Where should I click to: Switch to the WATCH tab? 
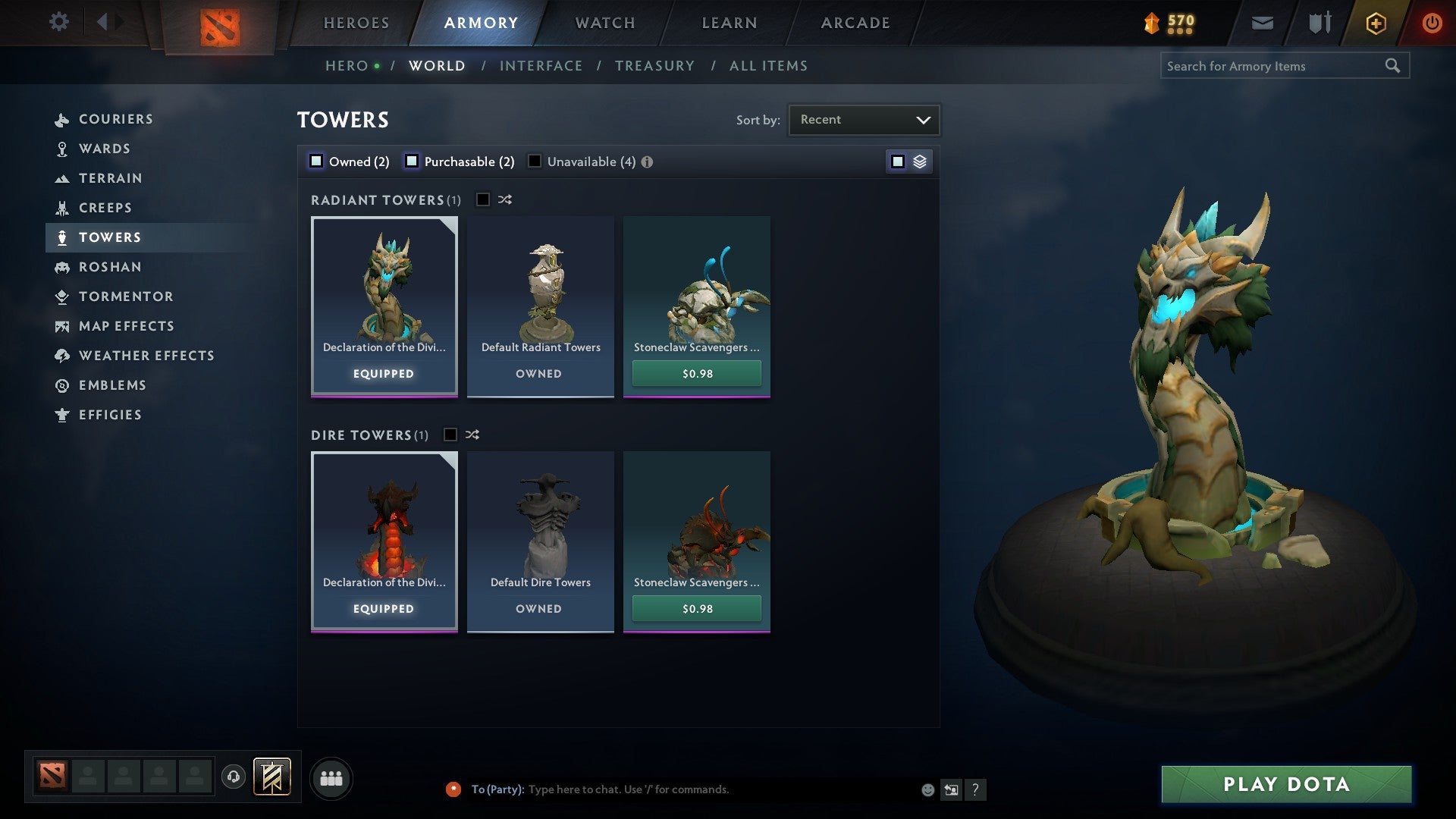[605, 22]
